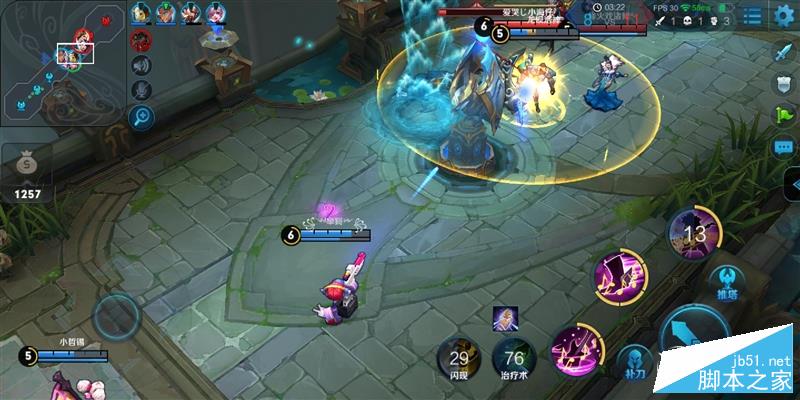This screenshot has width=800, height=400.
Task: Open the chat message bubble
Action: tap(783, 147)
